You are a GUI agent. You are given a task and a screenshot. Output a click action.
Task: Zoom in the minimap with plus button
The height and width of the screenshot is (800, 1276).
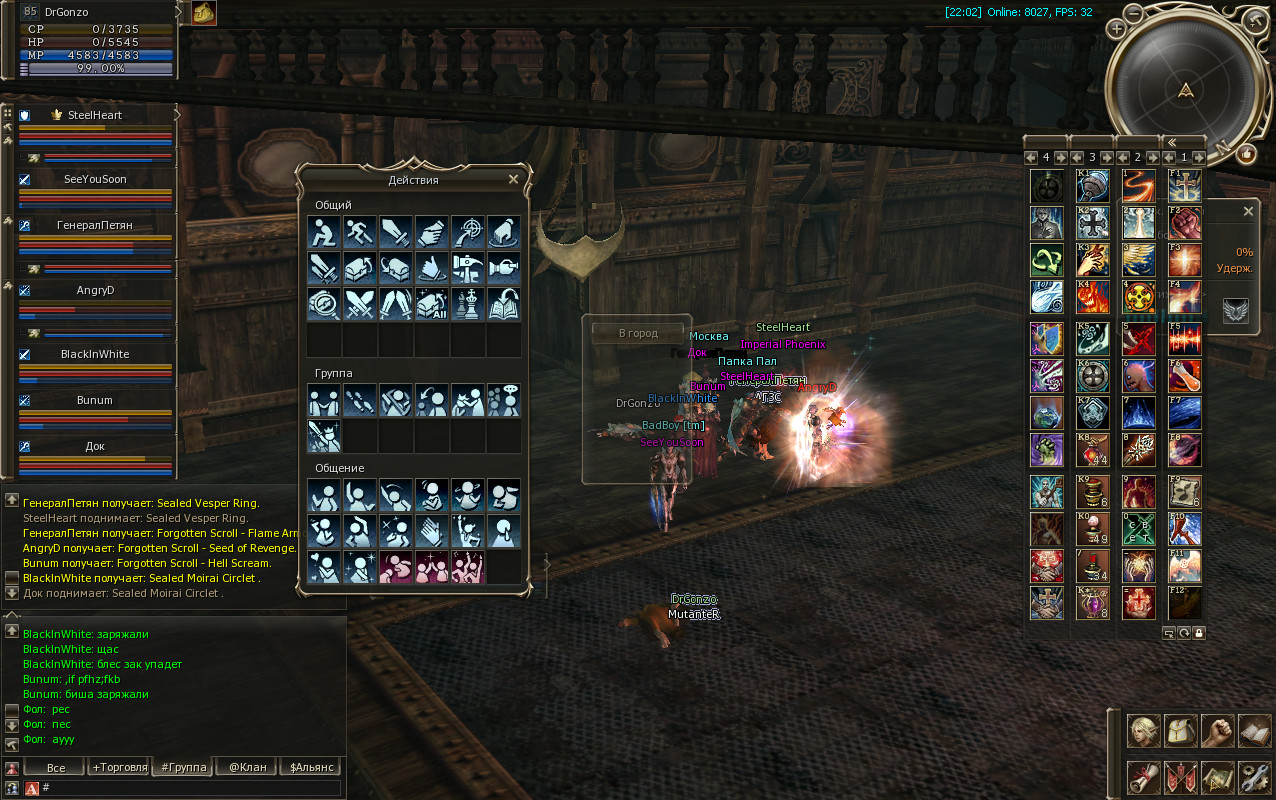click(x=1117, y=29)
